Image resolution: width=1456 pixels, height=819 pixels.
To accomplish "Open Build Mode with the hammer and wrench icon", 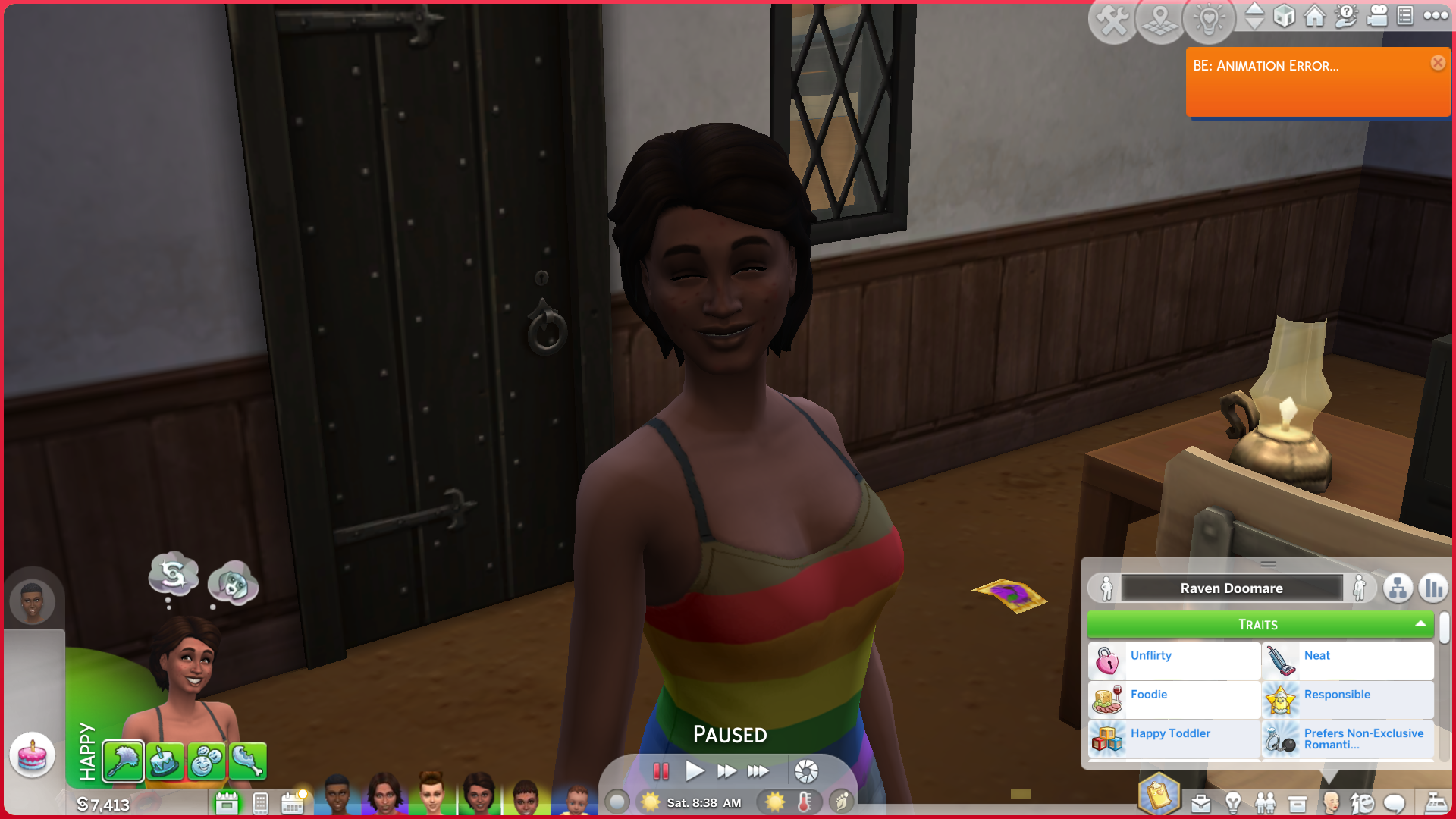I will 1112,21.
